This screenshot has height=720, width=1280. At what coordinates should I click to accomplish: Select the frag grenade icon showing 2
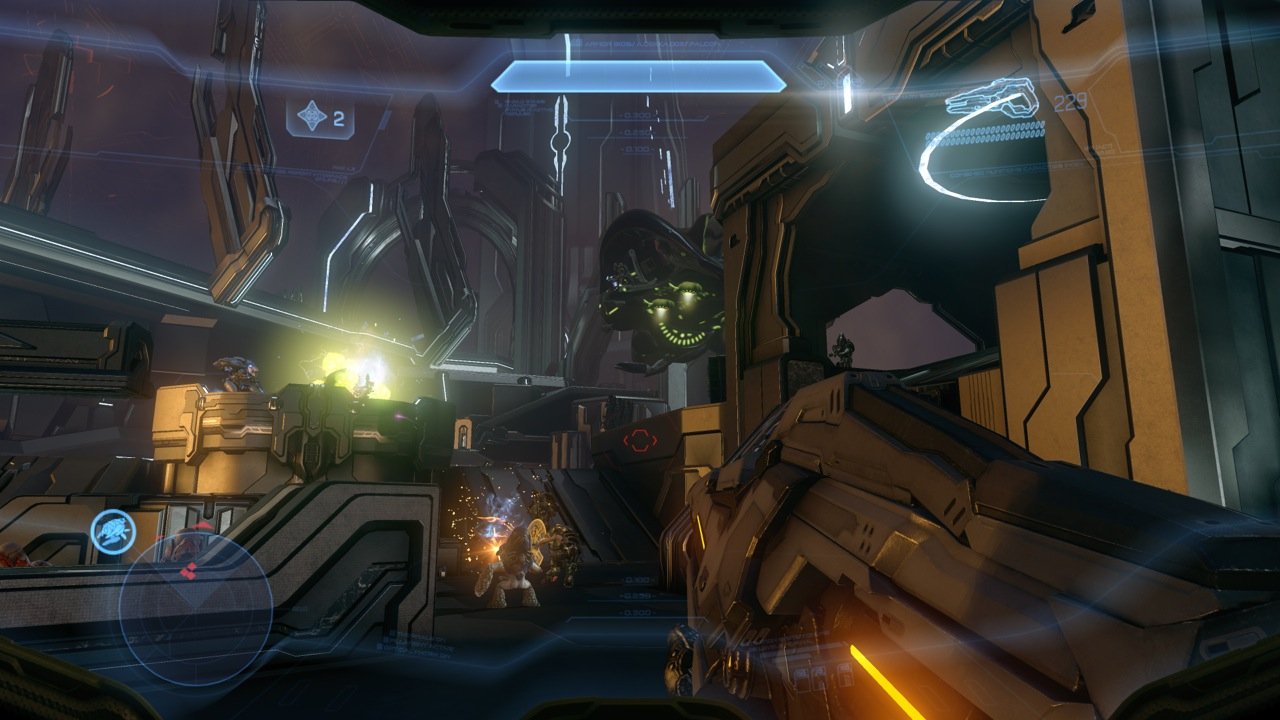(320, 117)
